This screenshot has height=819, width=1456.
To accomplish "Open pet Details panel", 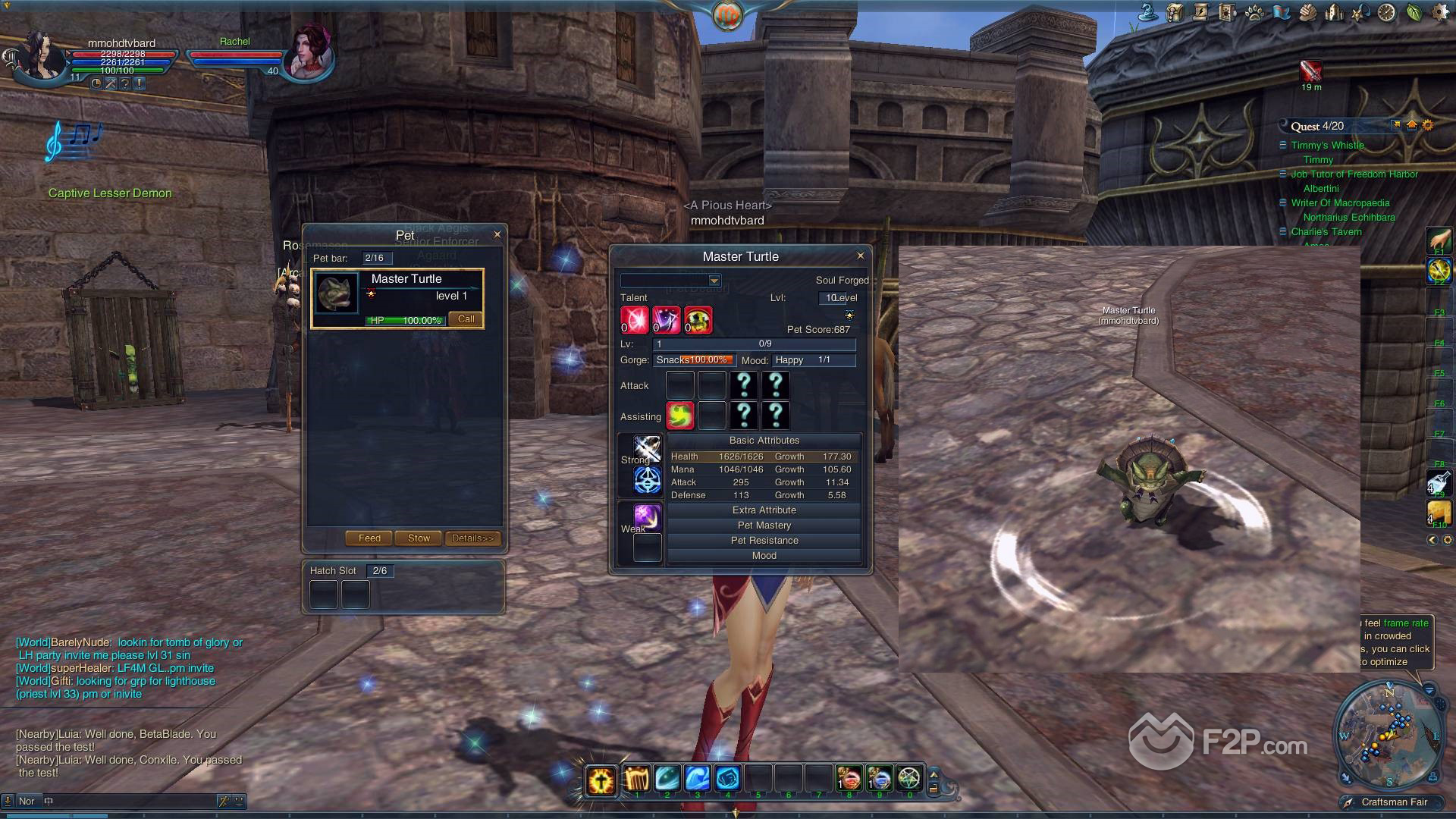I will 472,538.
